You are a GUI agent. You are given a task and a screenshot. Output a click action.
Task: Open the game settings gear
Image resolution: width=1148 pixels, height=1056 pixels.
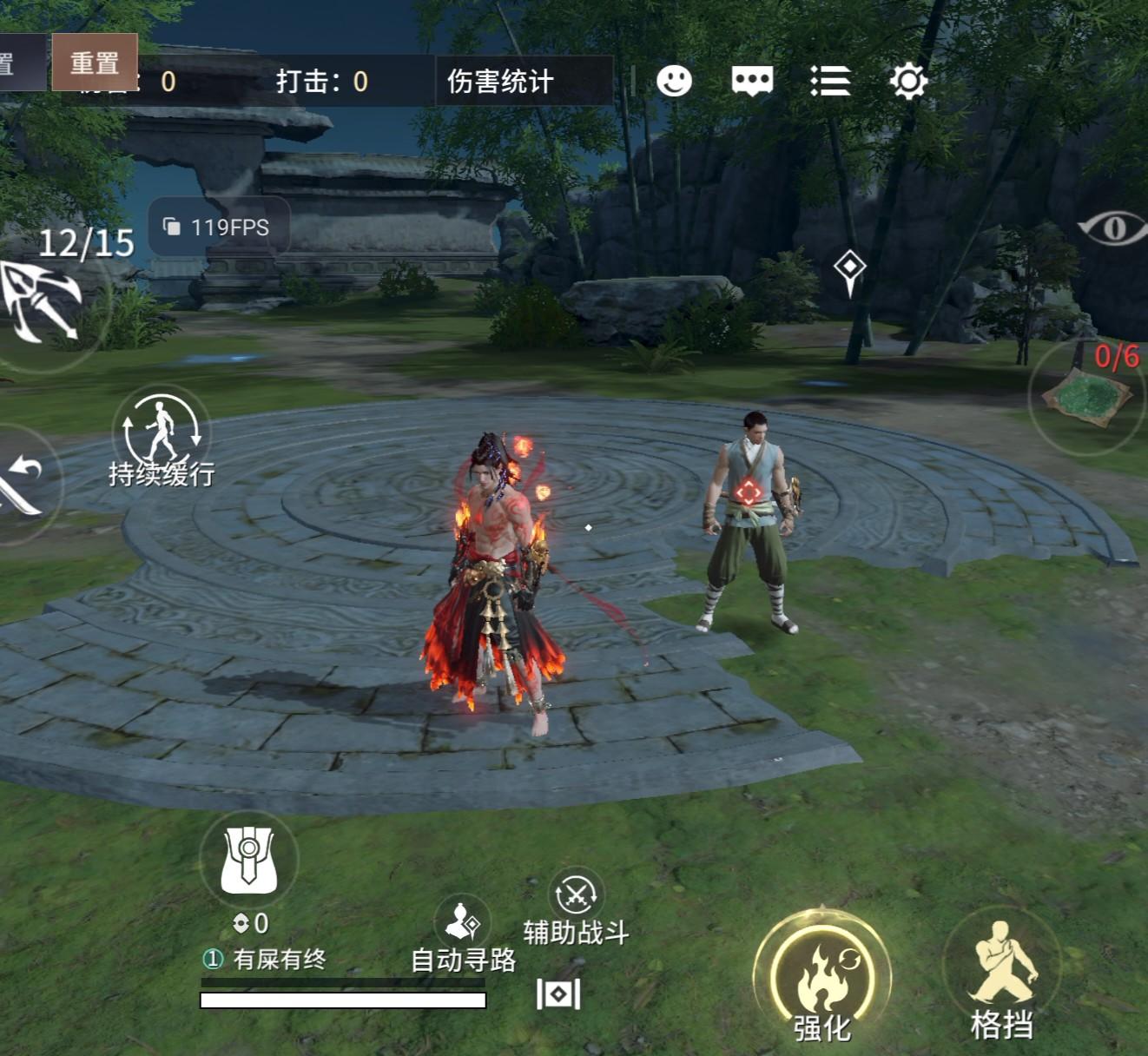pyautogui.click(x=907, y=80)
